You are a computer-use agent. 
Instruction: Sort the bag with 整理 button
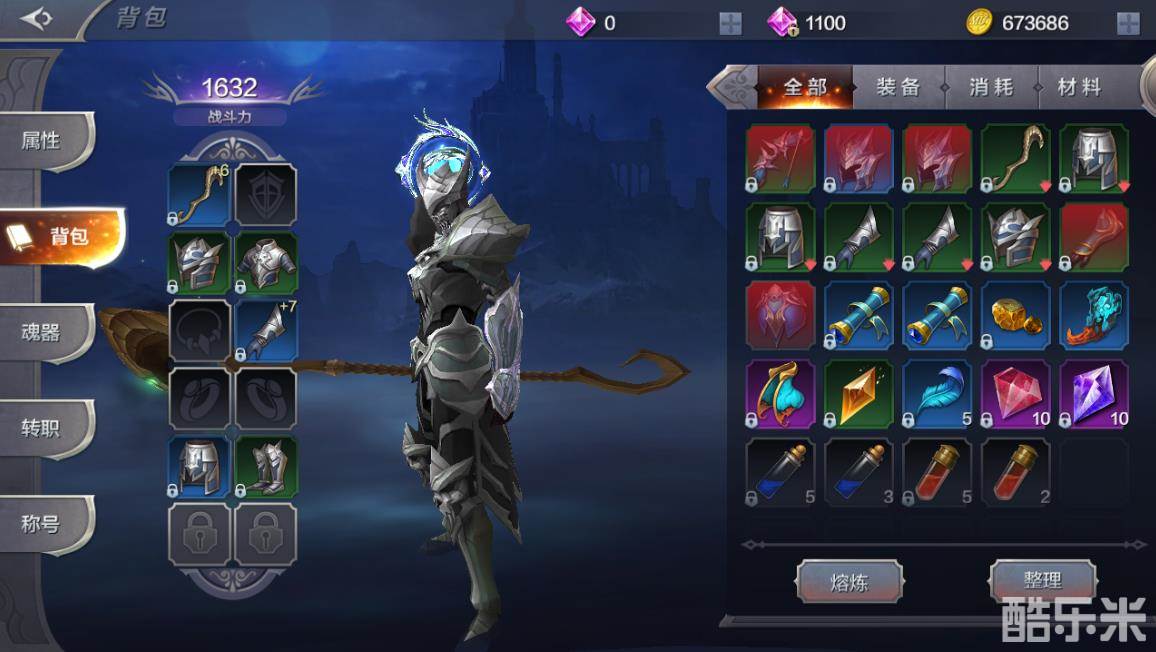click(x=1042, y=580)
